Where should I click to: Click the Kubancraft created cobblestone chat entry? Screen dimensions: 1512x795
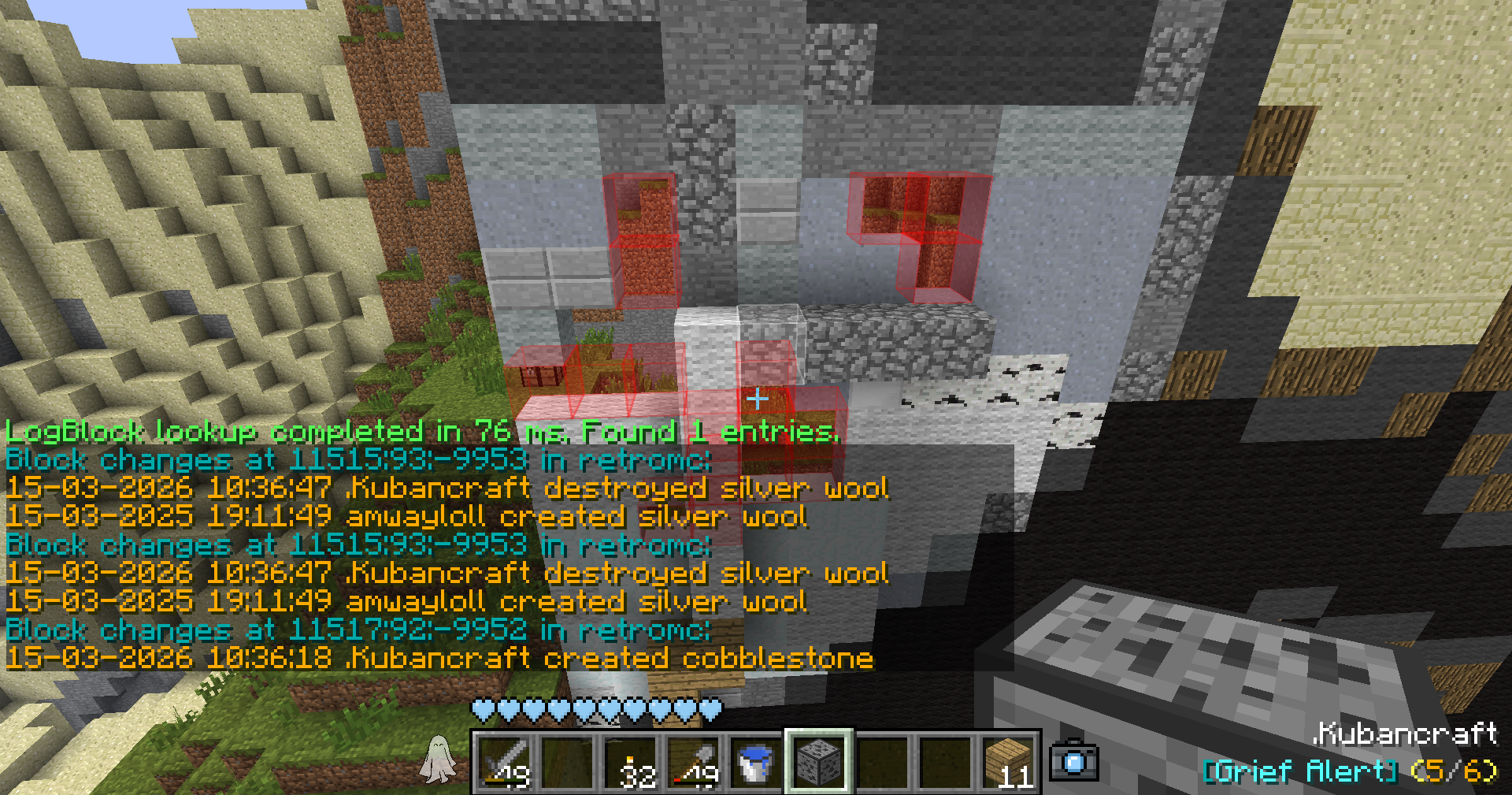tap(439, 658)
